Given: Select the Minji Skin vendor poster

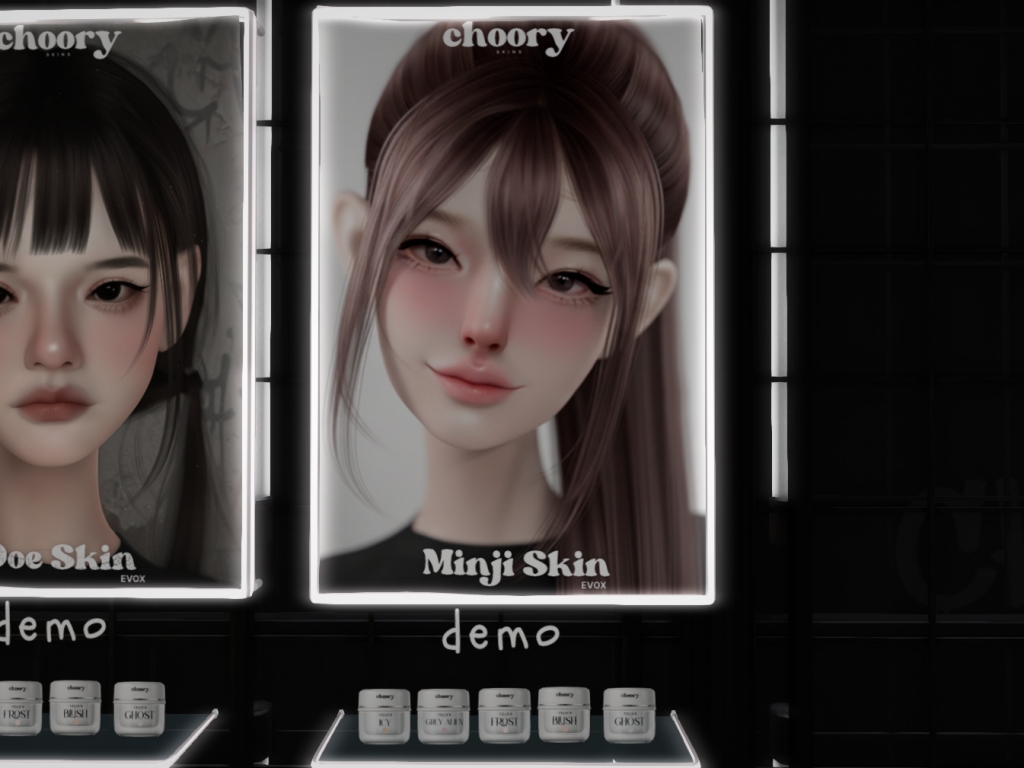Looking at the screenshot, I should [512, 305].
